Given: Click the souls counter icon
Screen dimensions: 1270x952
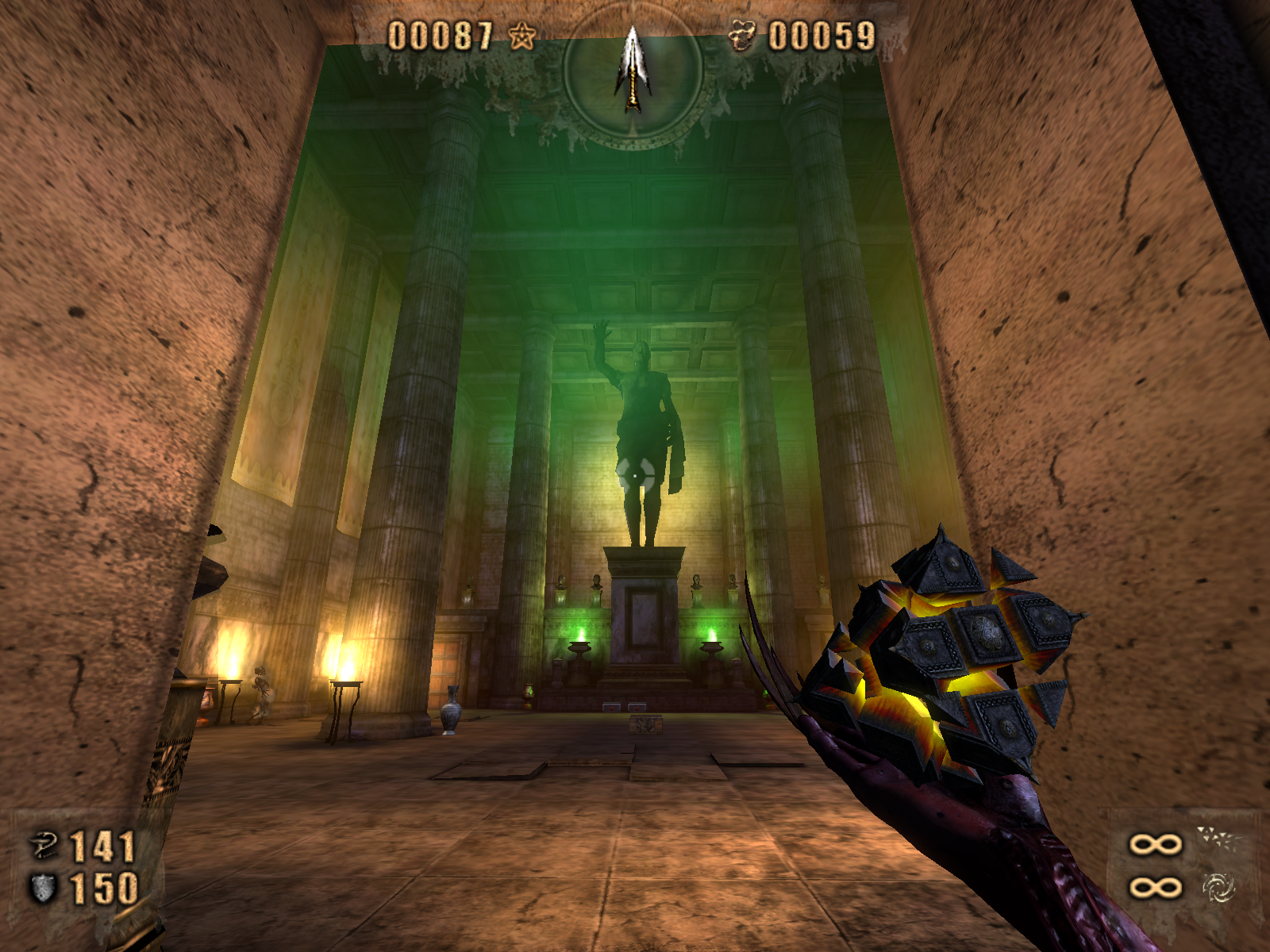Looking at the screenshot, I should coord(742,36).
